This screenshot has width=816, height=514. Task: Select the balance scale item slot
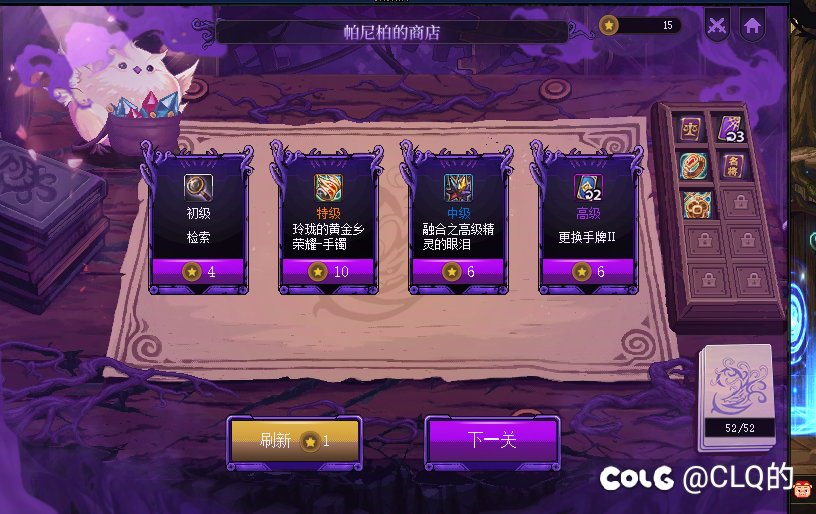click(692, 129)
